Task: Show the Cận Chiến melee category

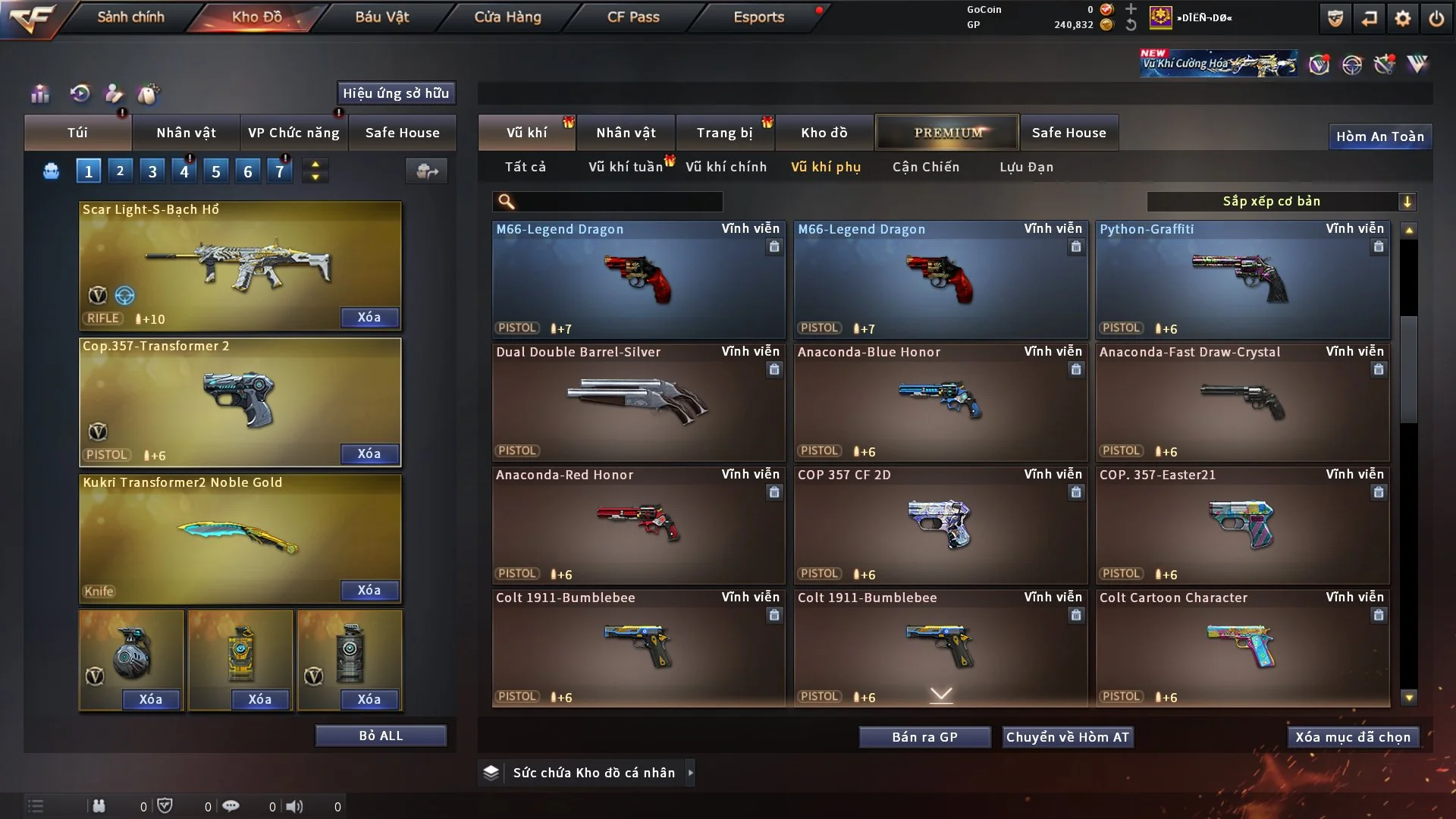Action: pos(925,167)
